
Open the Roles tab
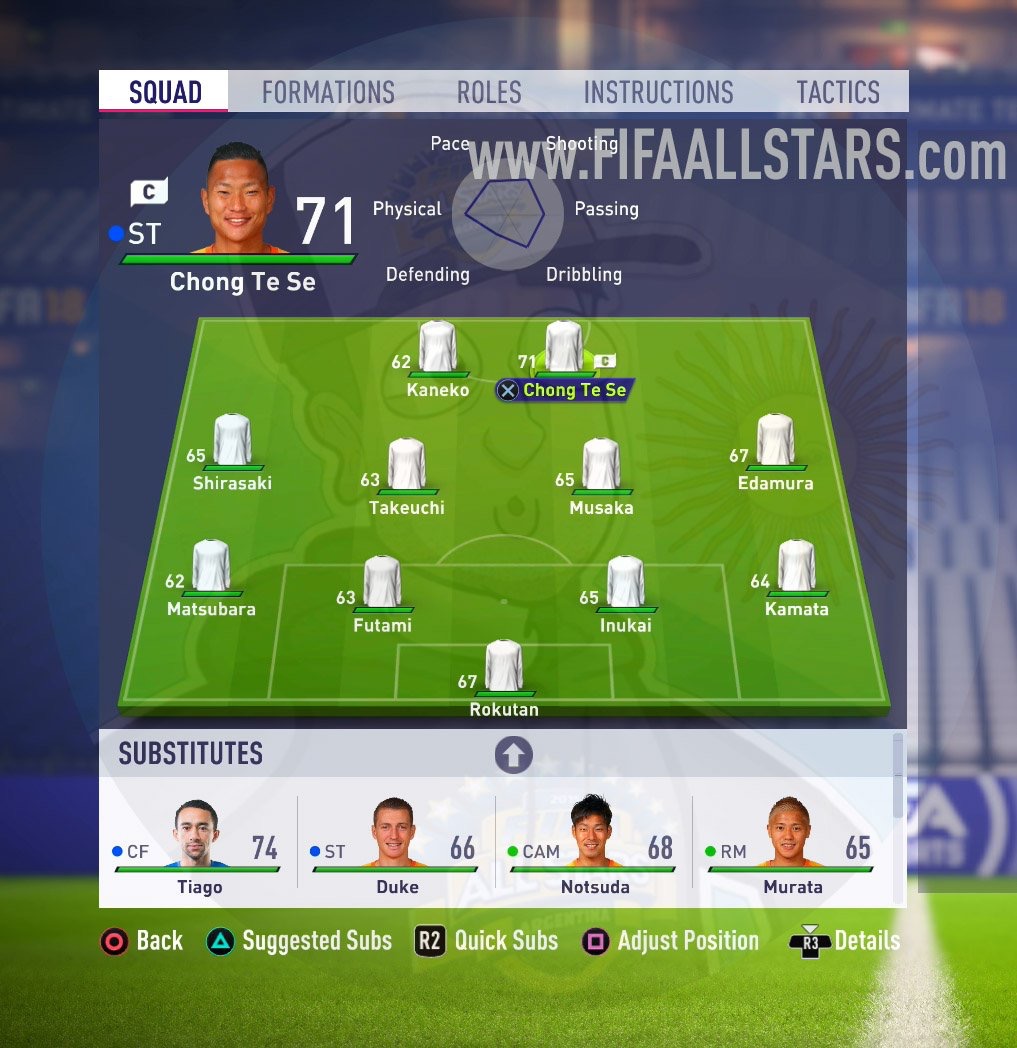pyautogui.click(x=489, y=92)
